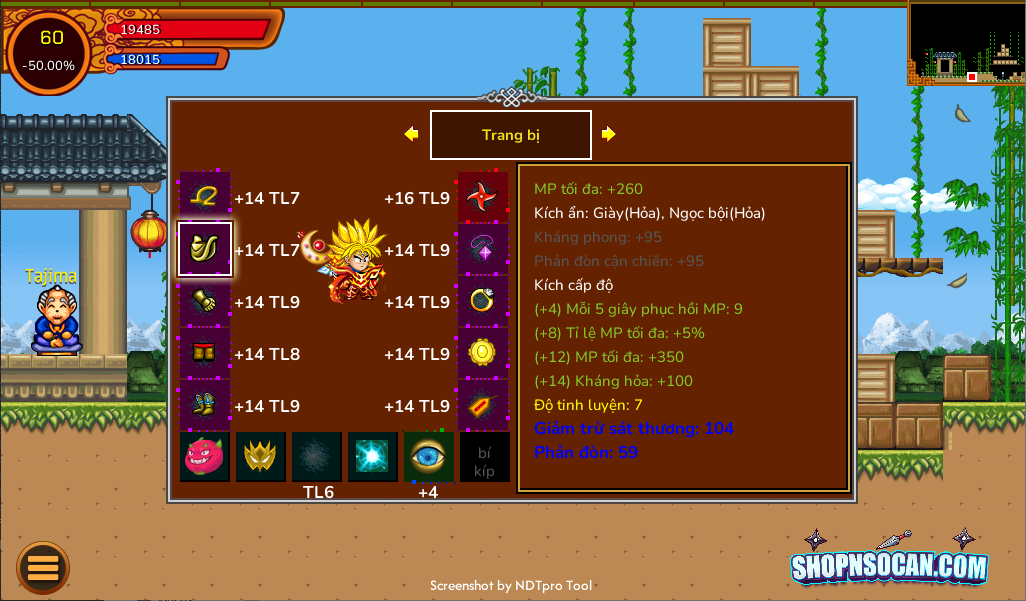Select the golden gloves equipment slot
1026x601 pixels.
205,301
